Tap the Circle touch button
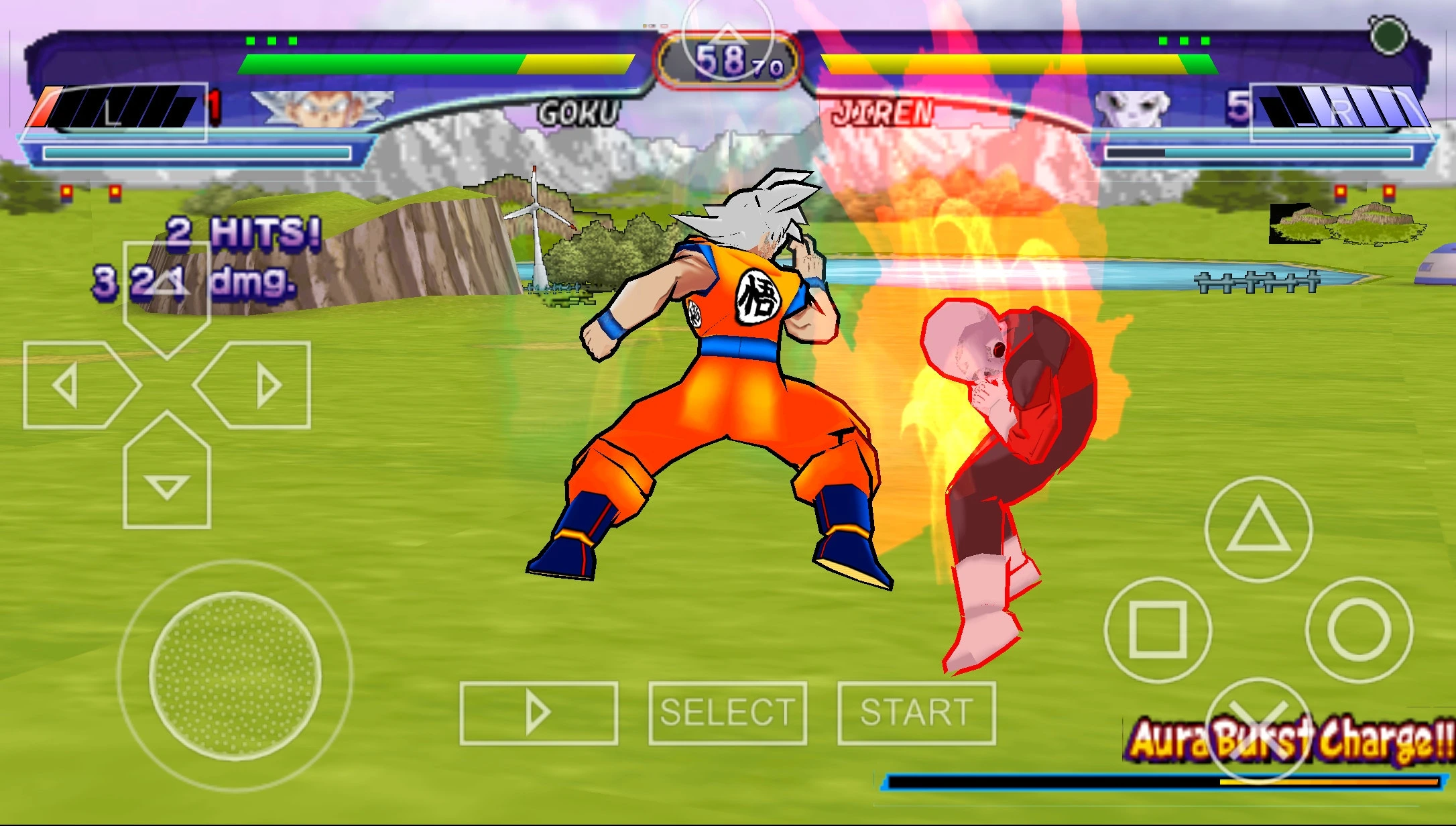The image size is (1456, 826). pyautogui.click(x=1359, y=630)
